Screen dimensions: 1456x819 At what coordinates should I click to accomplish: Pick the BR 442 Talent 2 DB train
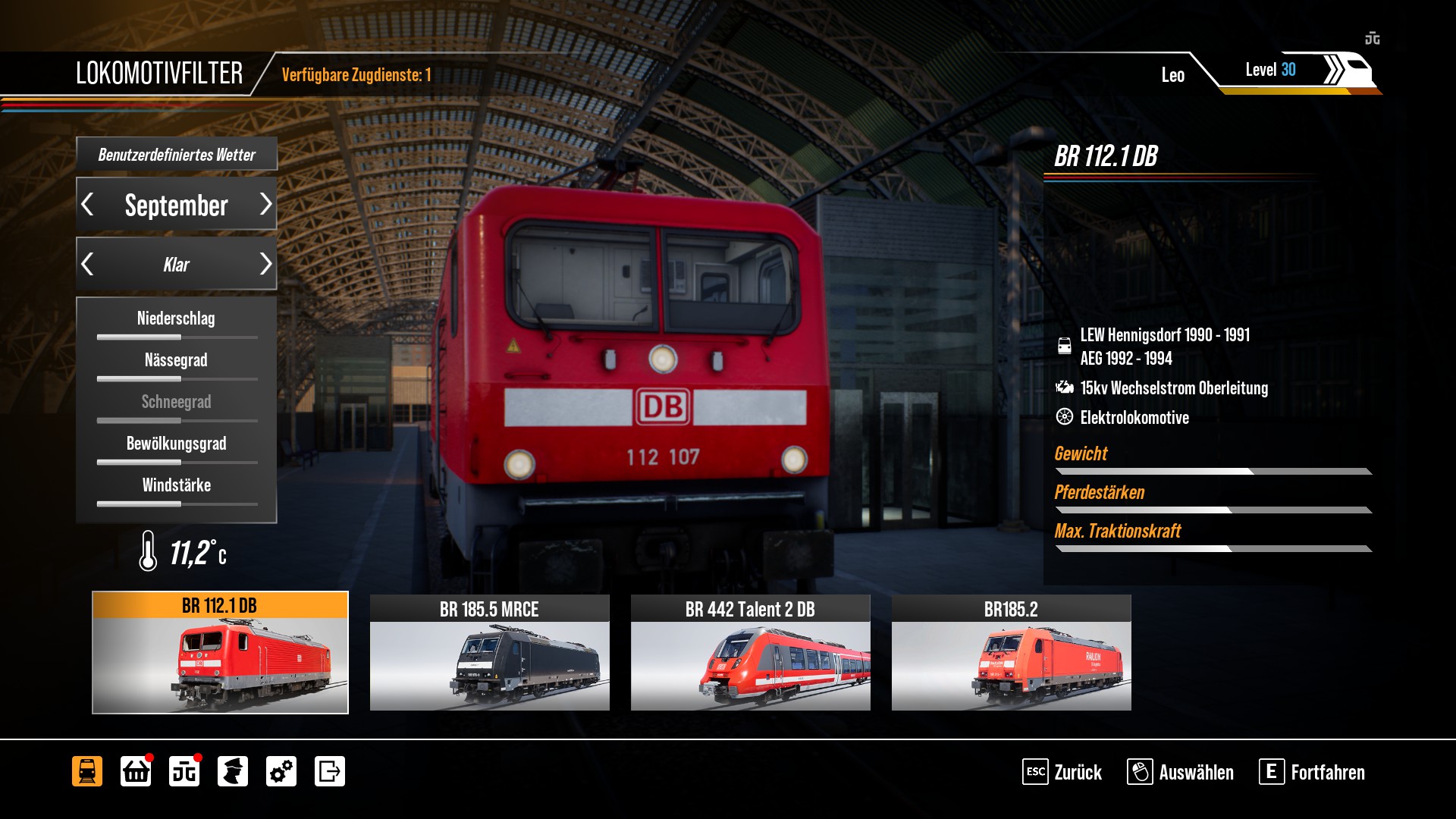pos(750,652)
